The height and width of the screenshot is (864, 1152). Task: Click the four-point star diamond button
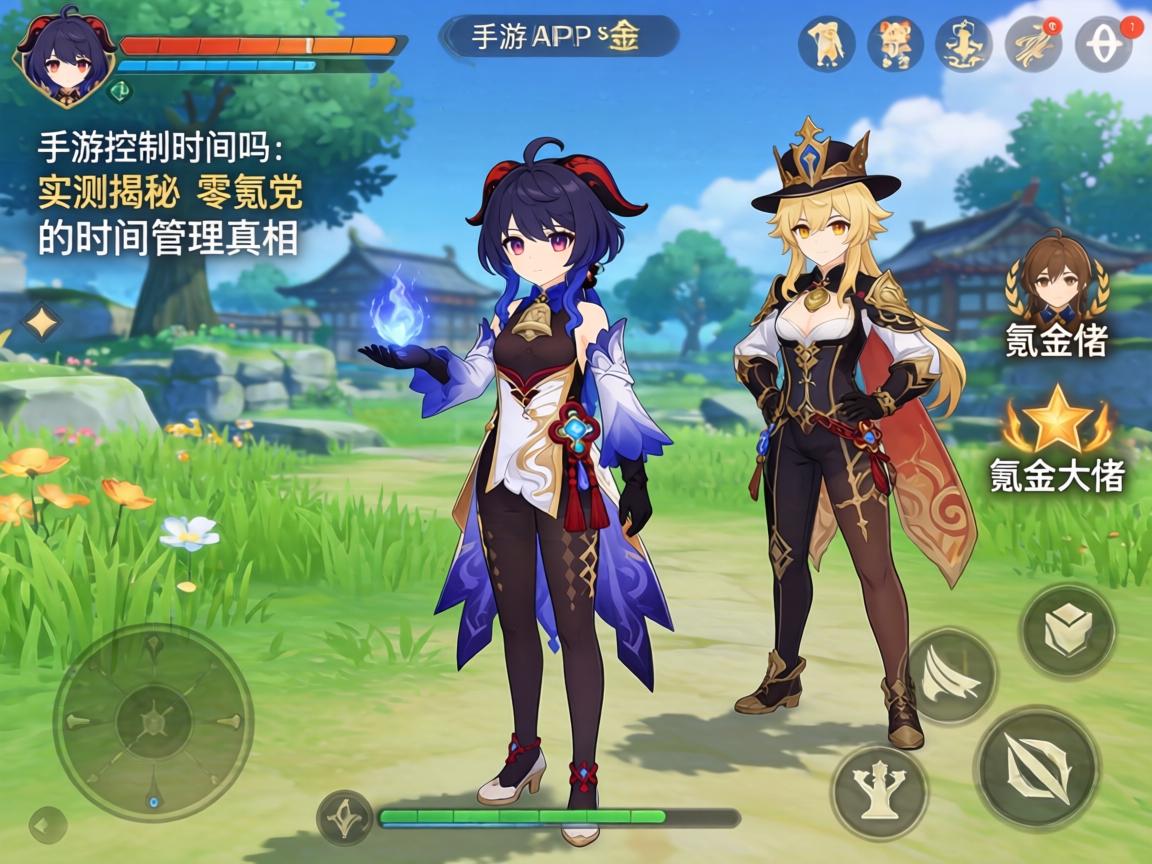(x=41, y=323)
